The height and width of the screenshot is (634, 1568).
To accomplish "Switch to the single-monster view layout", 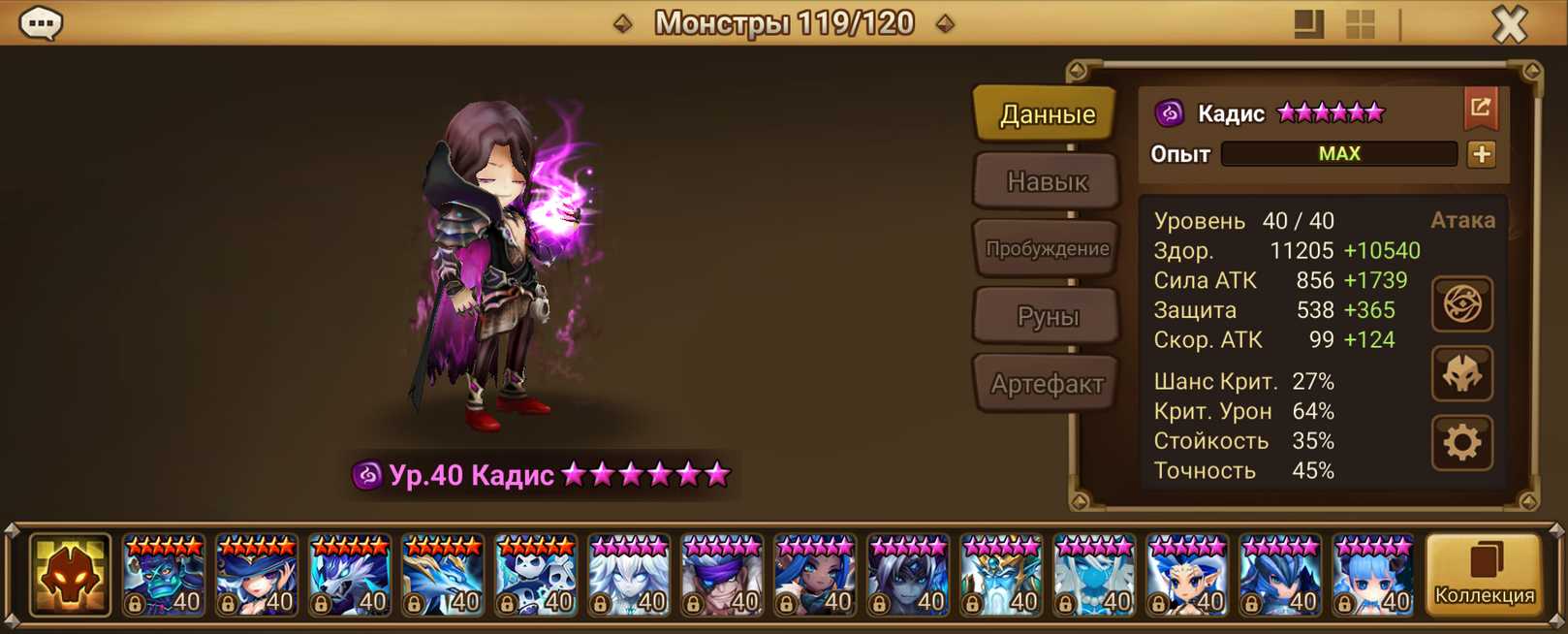I will 1308,24.
